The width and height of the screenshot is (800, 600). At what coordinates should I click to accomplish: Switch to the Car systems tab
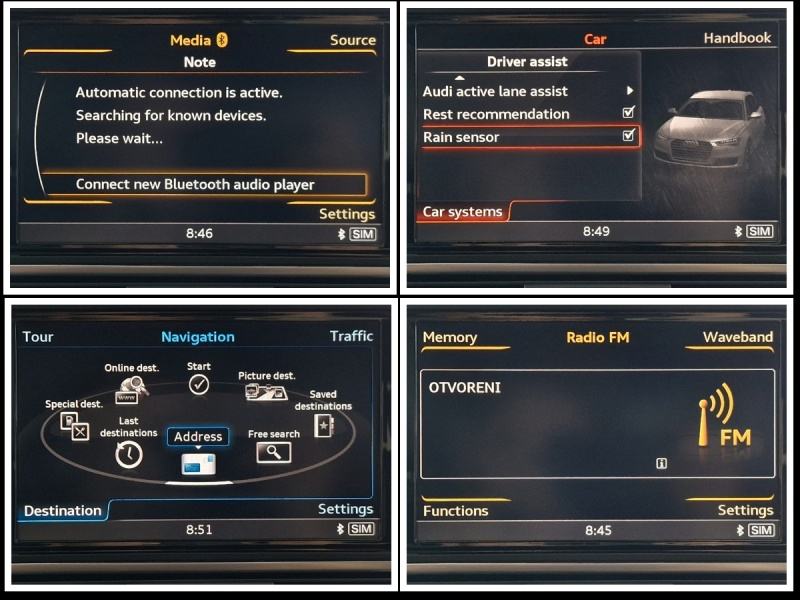[x=462, y=211]
